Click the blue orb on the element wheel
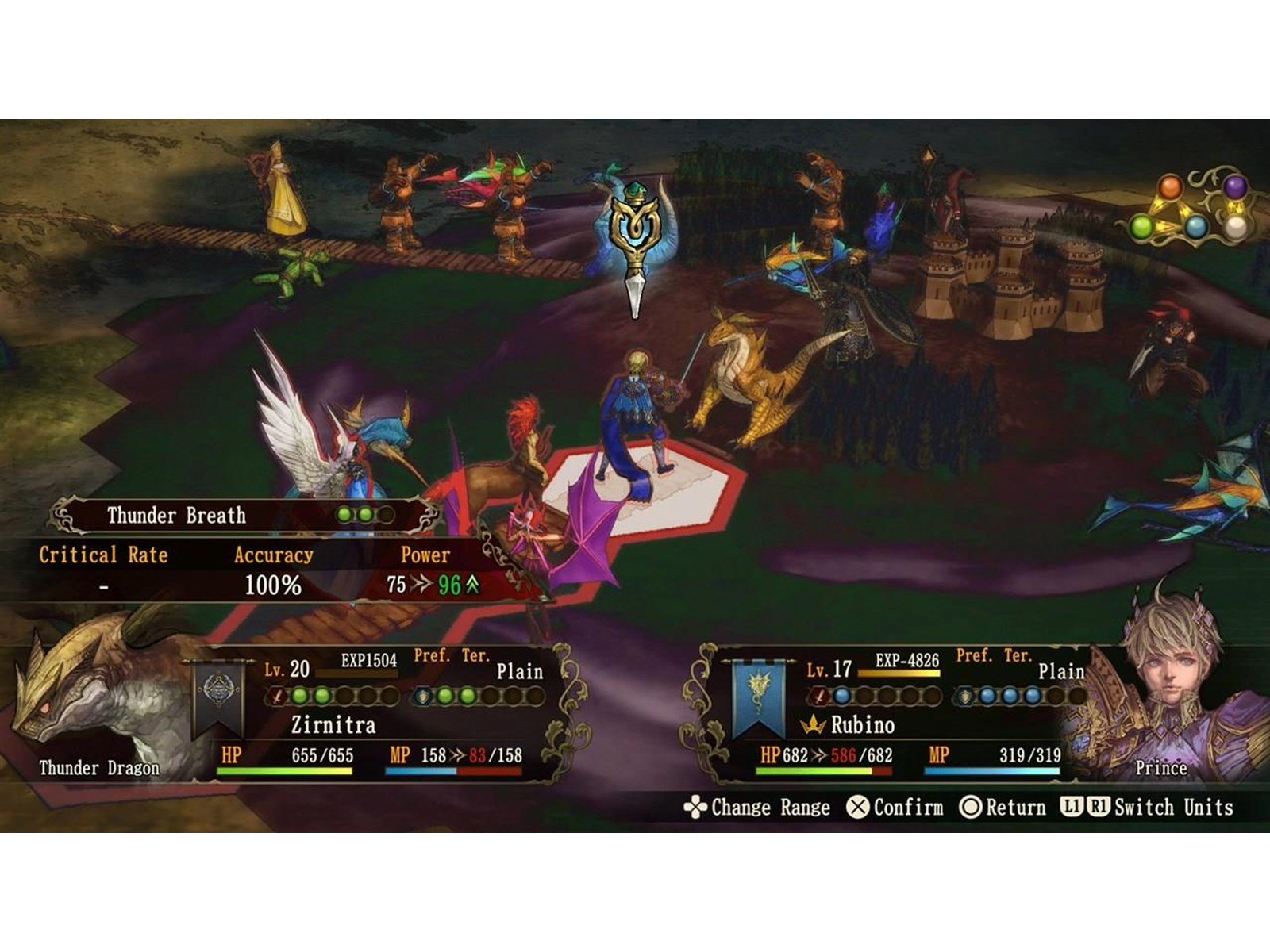Viewport: 1270px width, 952px height. point(1196,228)
